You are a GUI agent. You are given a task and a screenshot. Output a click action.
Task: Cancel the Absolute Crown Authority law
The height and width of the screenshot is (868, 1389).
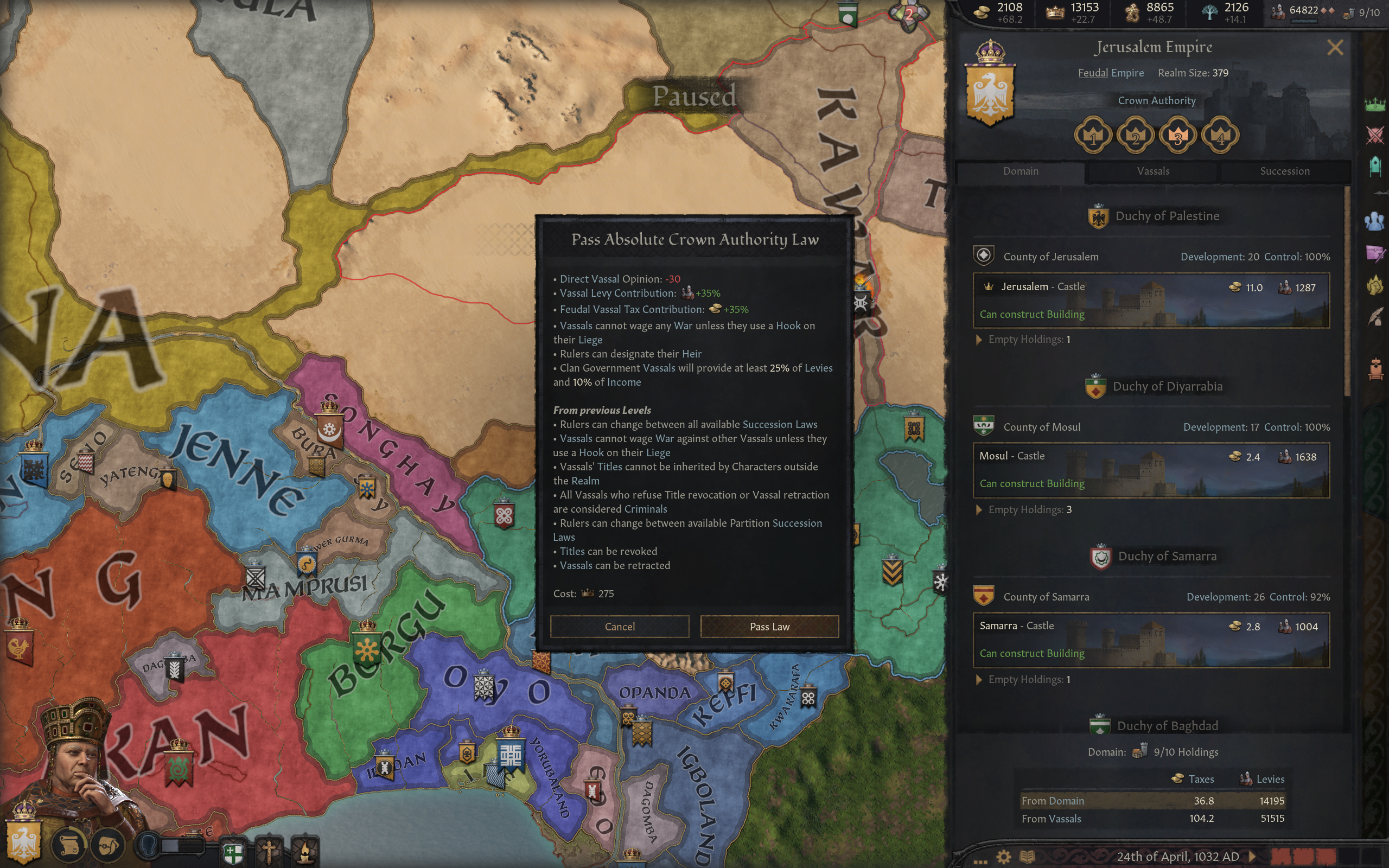point(619,626)
